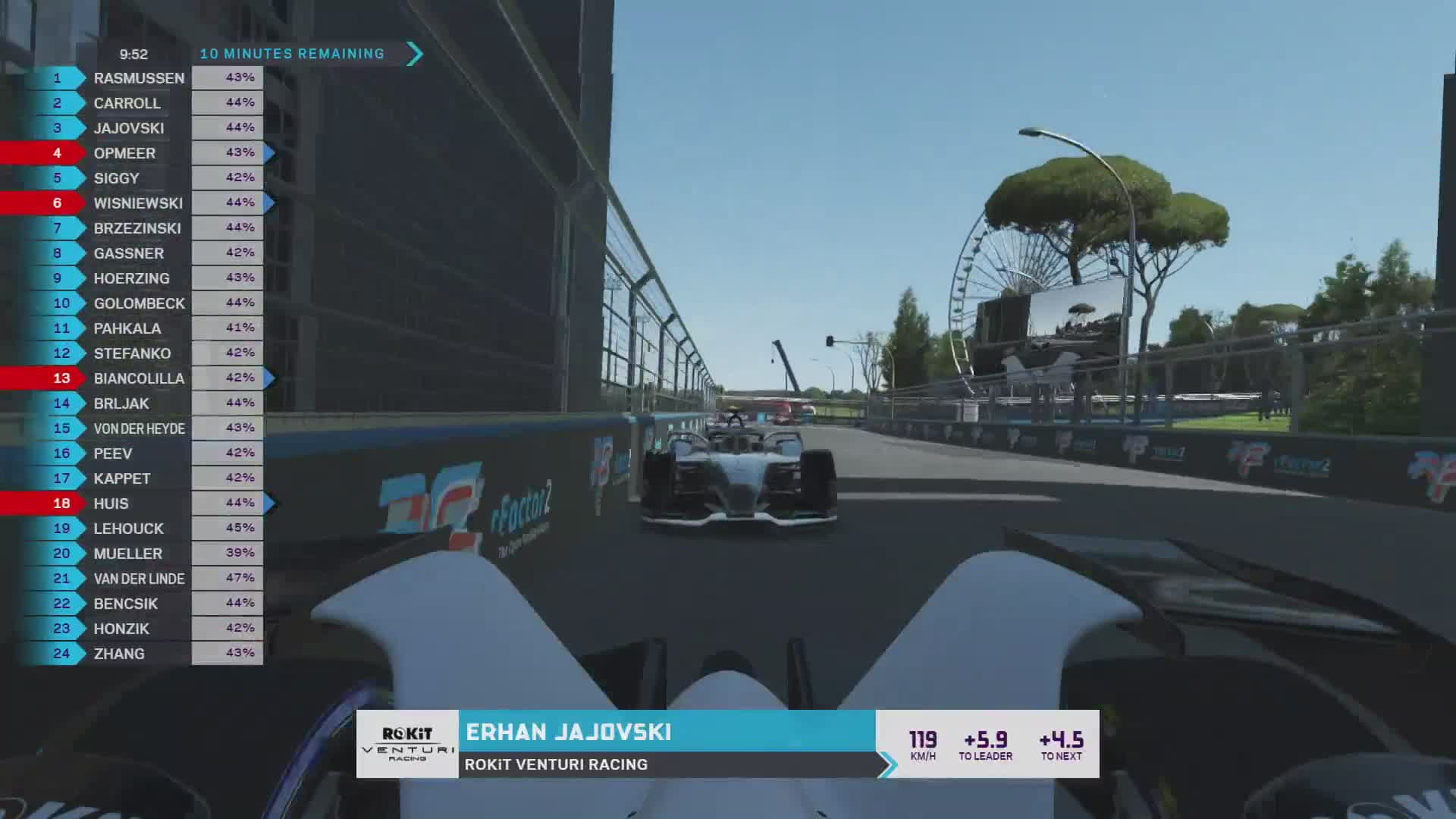Select Mueller's leaderboard row
1456x819 pixels.
tap(128, 554)
